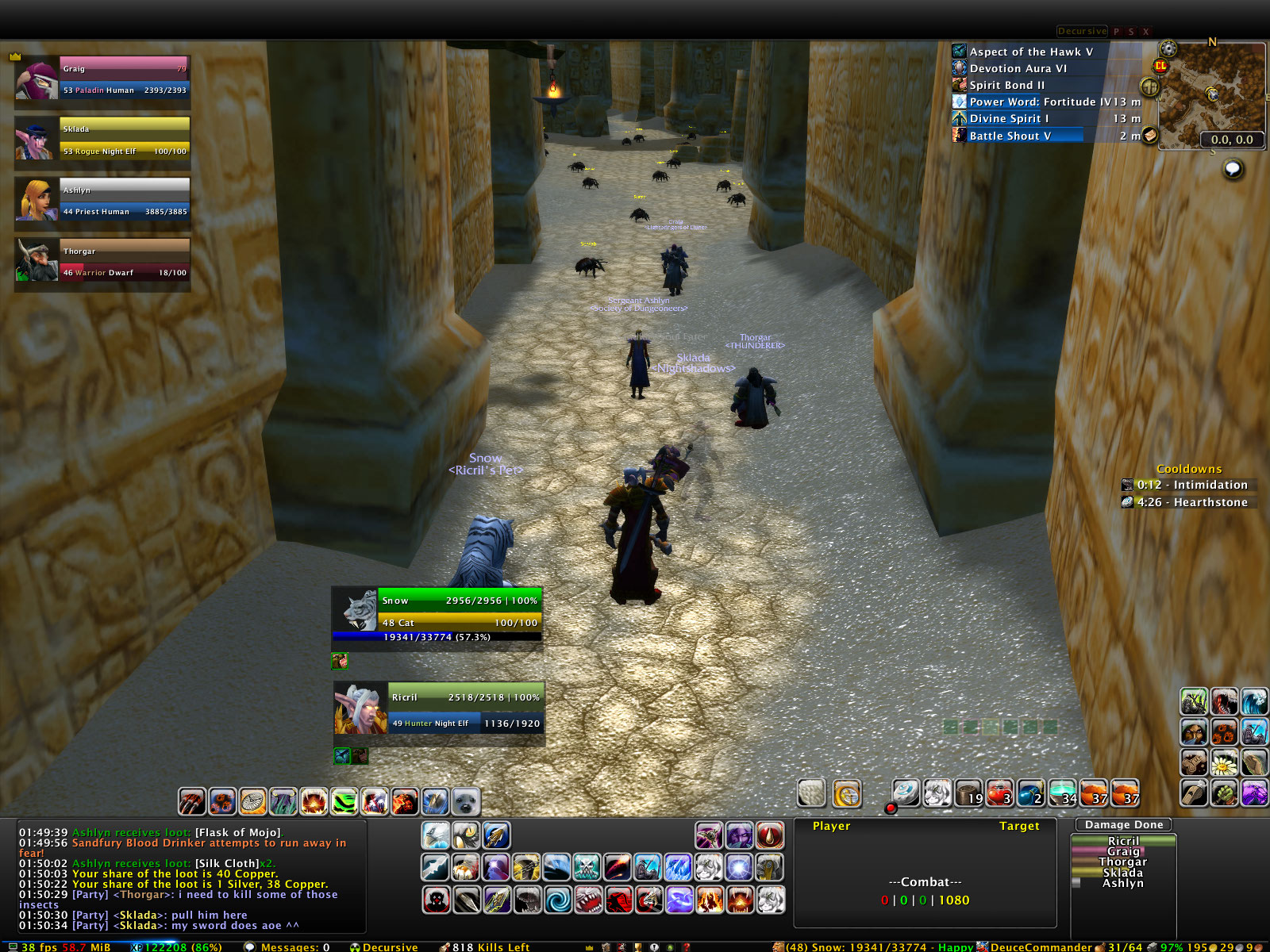1270x952 pixels.
Task: Open the mail envelope minimap icon
Action: pyautogui.click(x=1150, y=136)
